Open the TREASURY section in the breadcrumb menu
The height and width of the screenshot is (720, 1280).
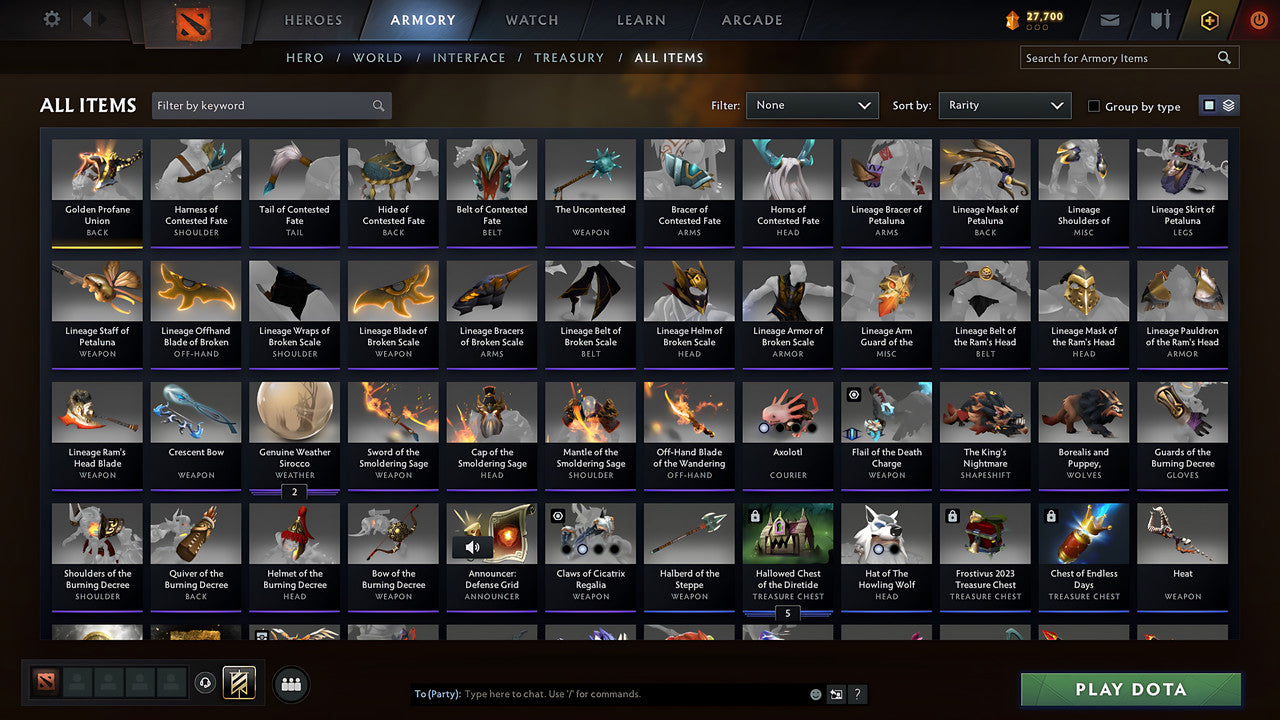(569, 57)
